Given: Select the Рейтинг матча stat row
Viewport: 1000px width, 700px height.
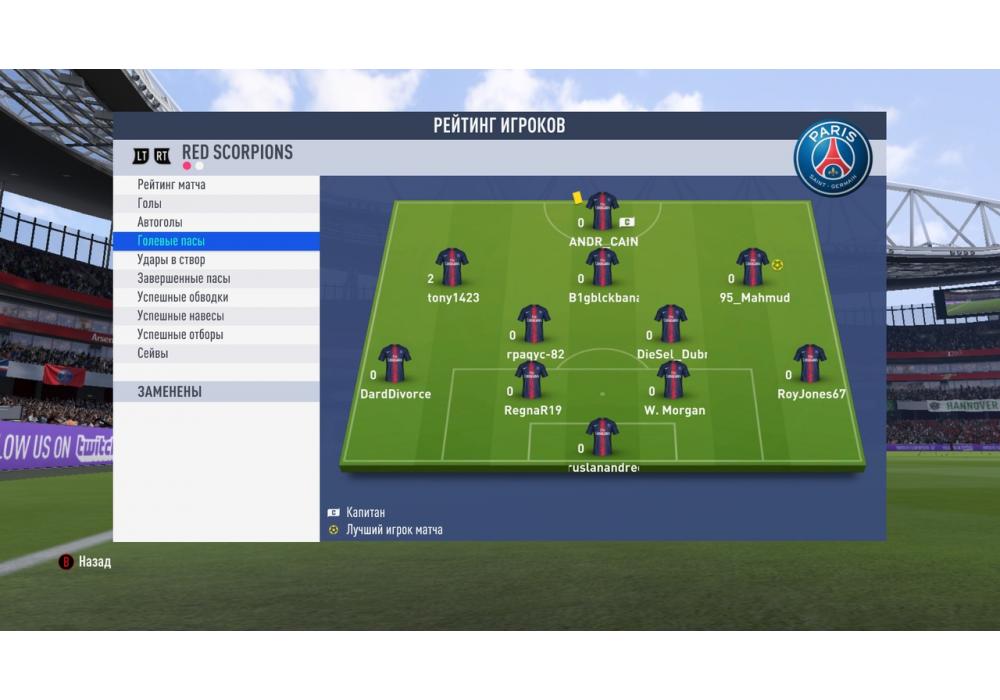Looking at the screenshot, I should tap(216, 185).
